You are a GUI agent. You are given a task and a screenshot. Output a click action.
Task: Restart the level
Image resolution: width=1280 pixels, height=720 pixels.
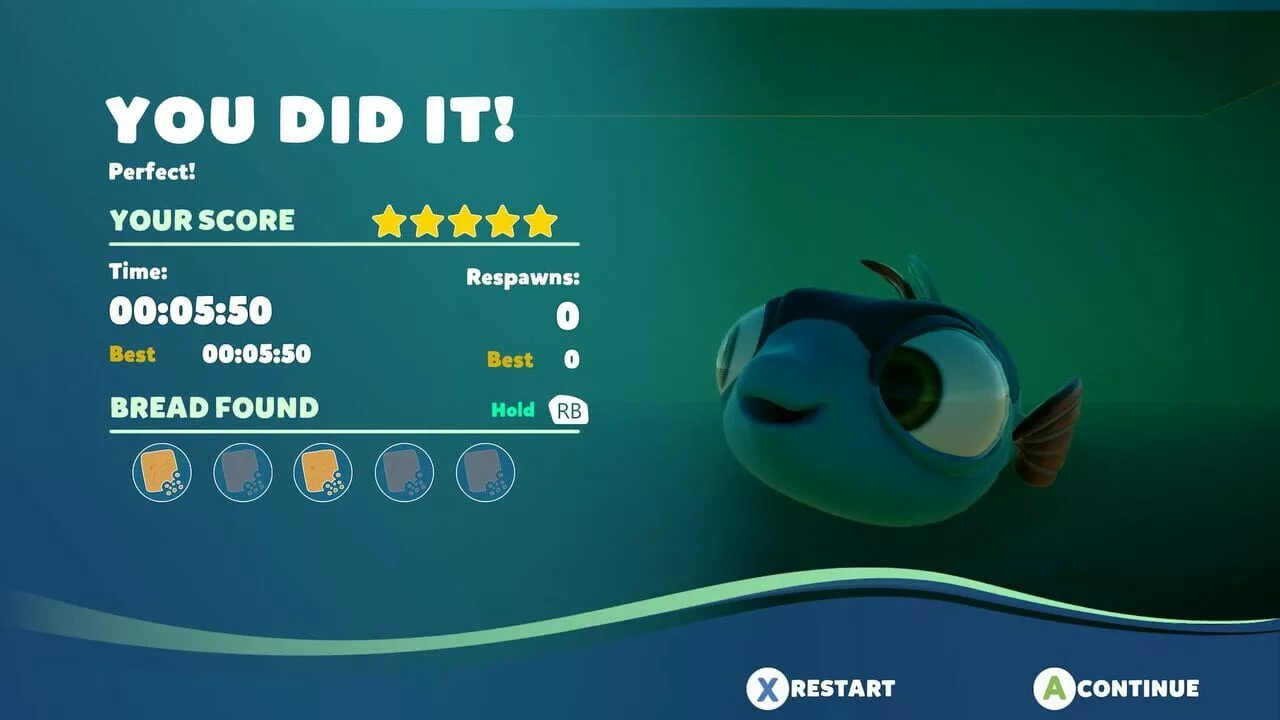822,688
